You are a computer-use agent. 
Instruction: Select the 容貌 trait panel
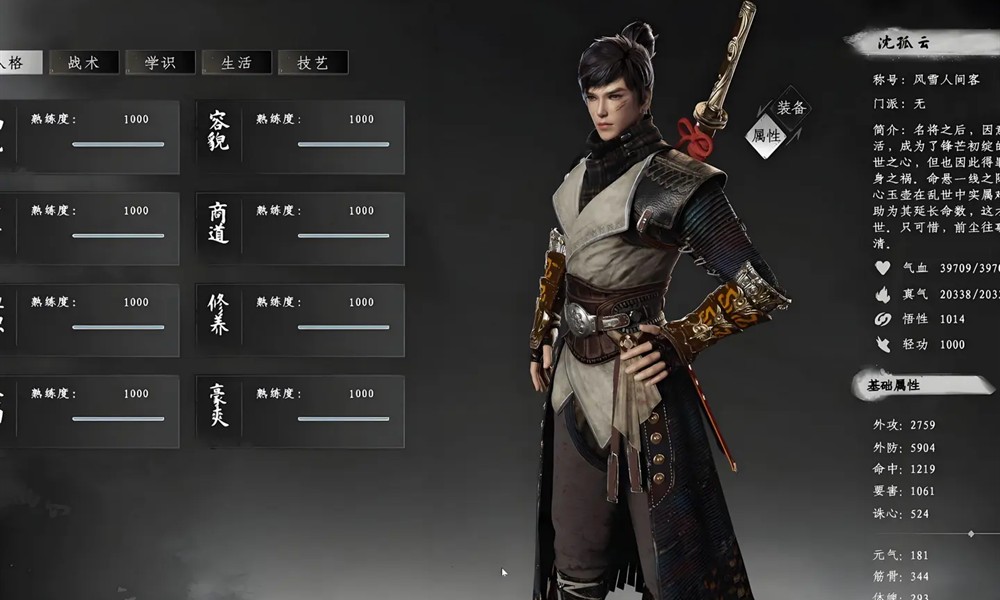[300, 136]
